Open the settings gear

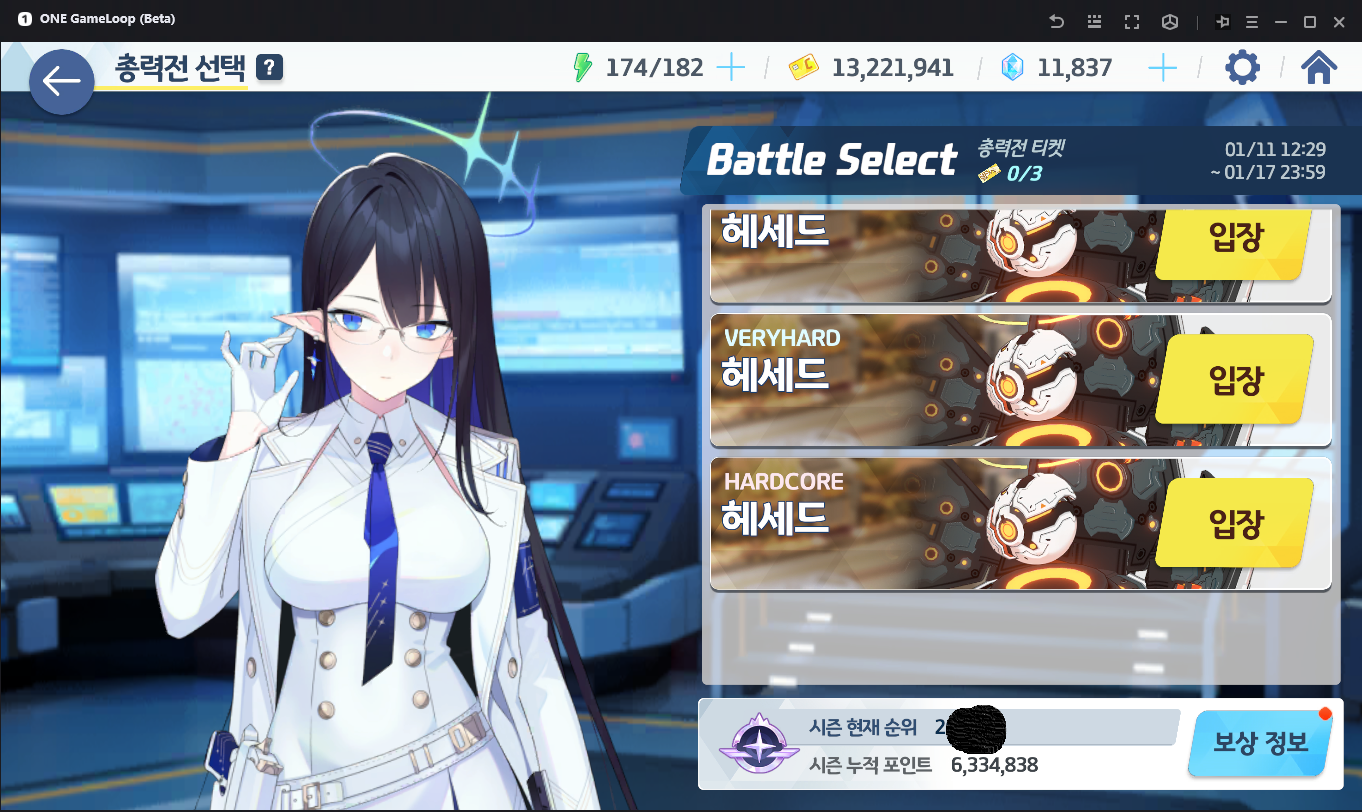tap(1242, 68)
